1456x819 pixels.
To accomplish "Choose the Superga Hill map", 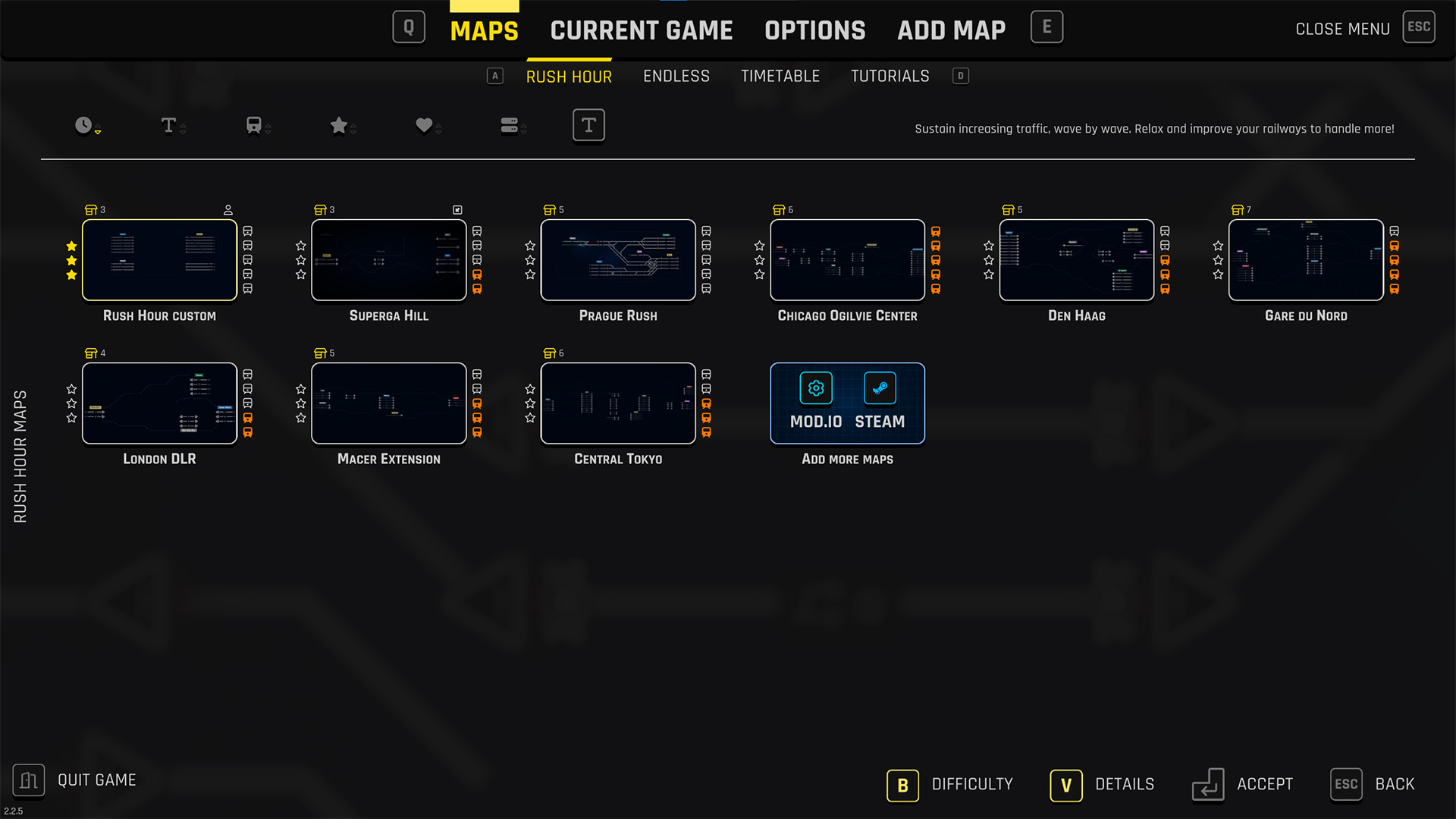I will point(388,260).
